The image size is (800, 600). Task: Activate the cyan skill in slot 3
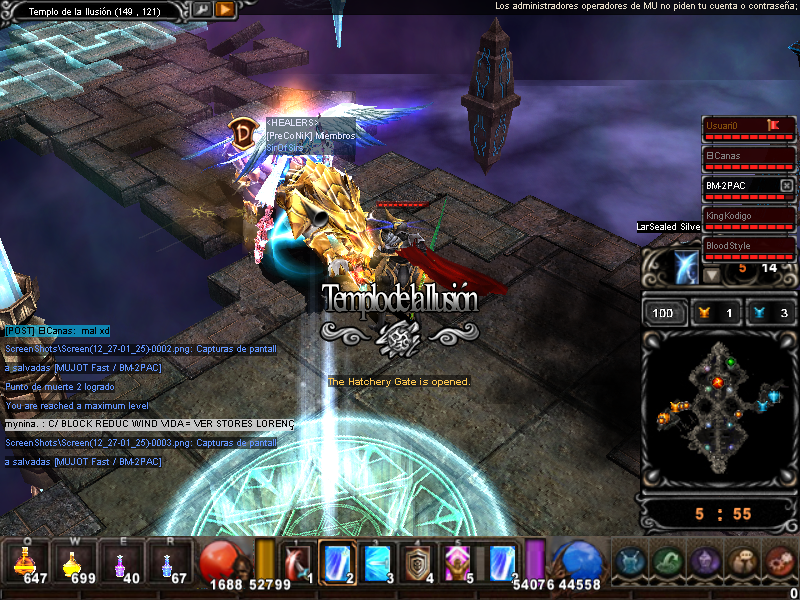(x=376, y=564)
